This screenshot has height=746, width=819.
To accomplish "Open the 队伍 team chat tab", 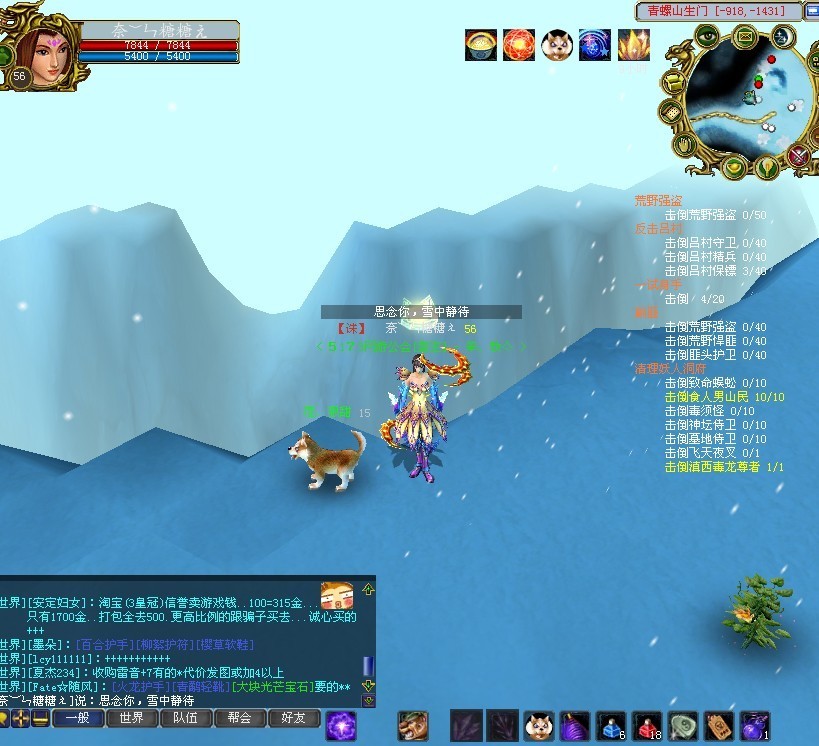I will 185,718.
